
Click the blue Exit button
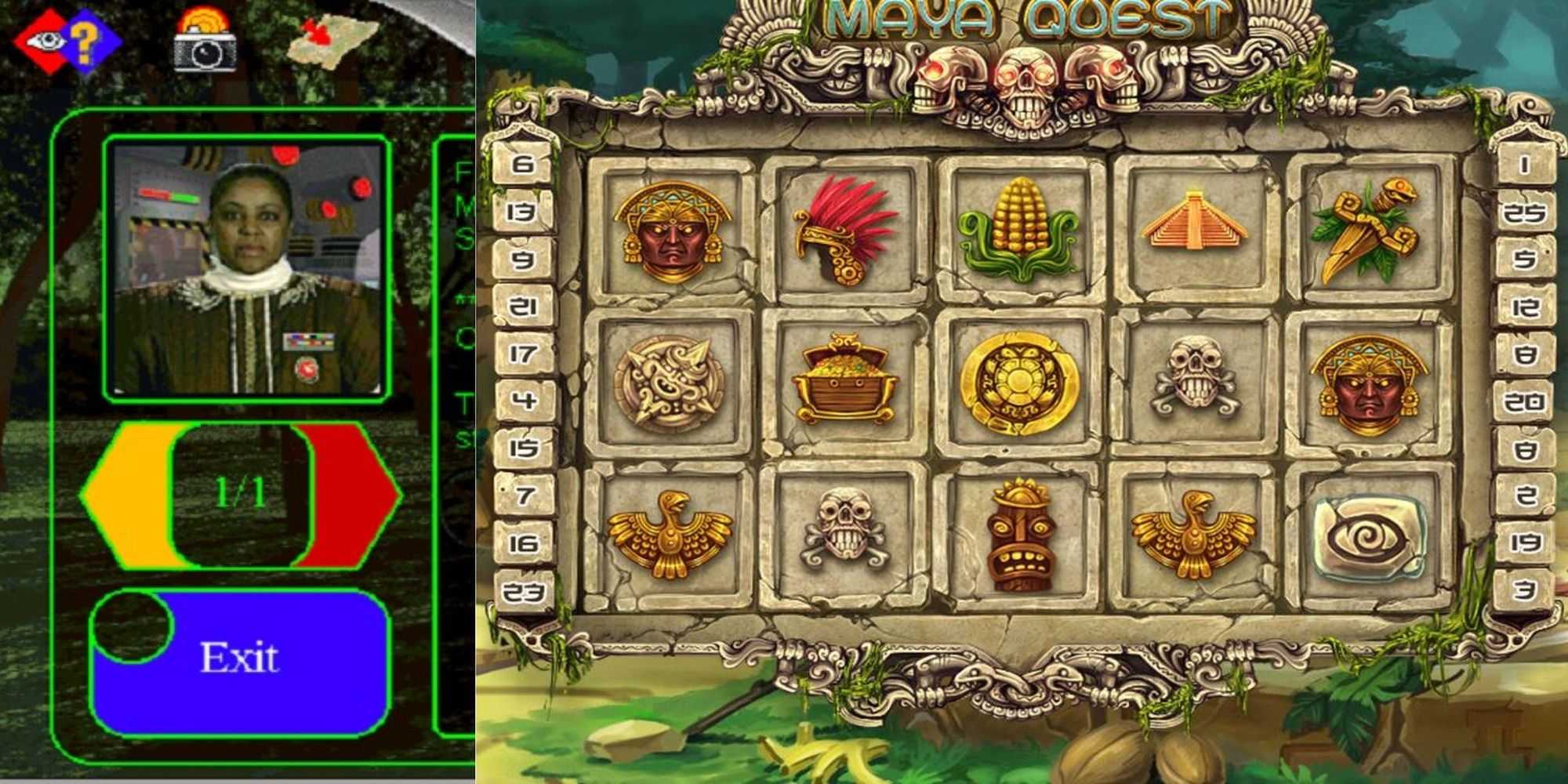240,659
